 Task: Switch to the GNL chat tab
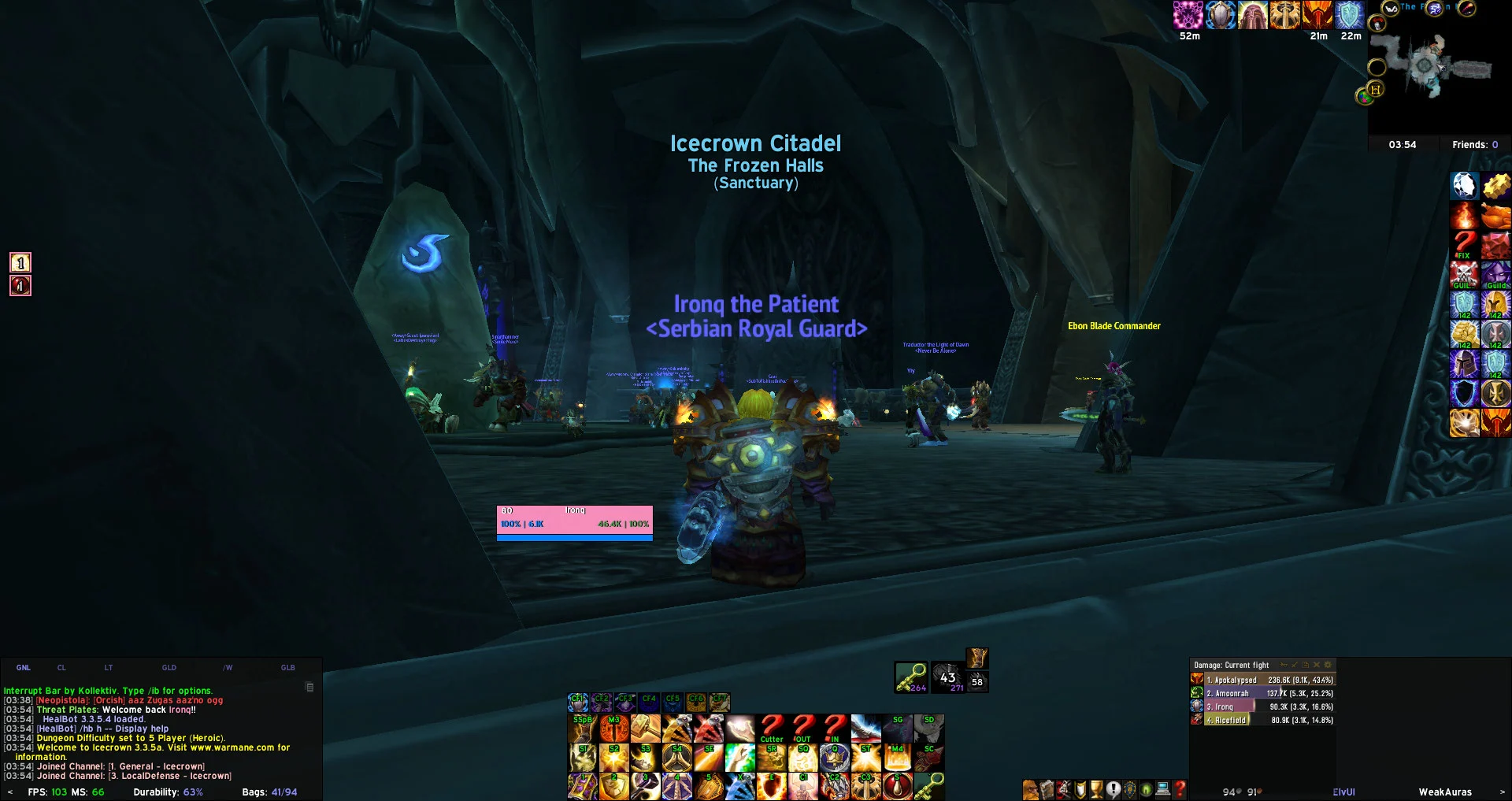coord(24,668)
